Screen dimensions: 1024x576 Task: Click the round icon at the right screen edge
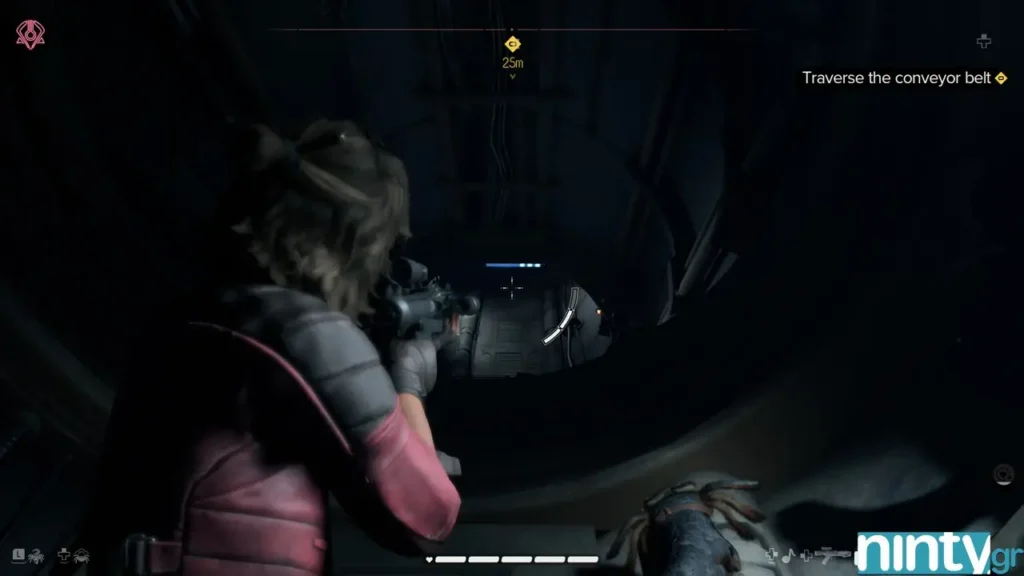click(1004, 472)
